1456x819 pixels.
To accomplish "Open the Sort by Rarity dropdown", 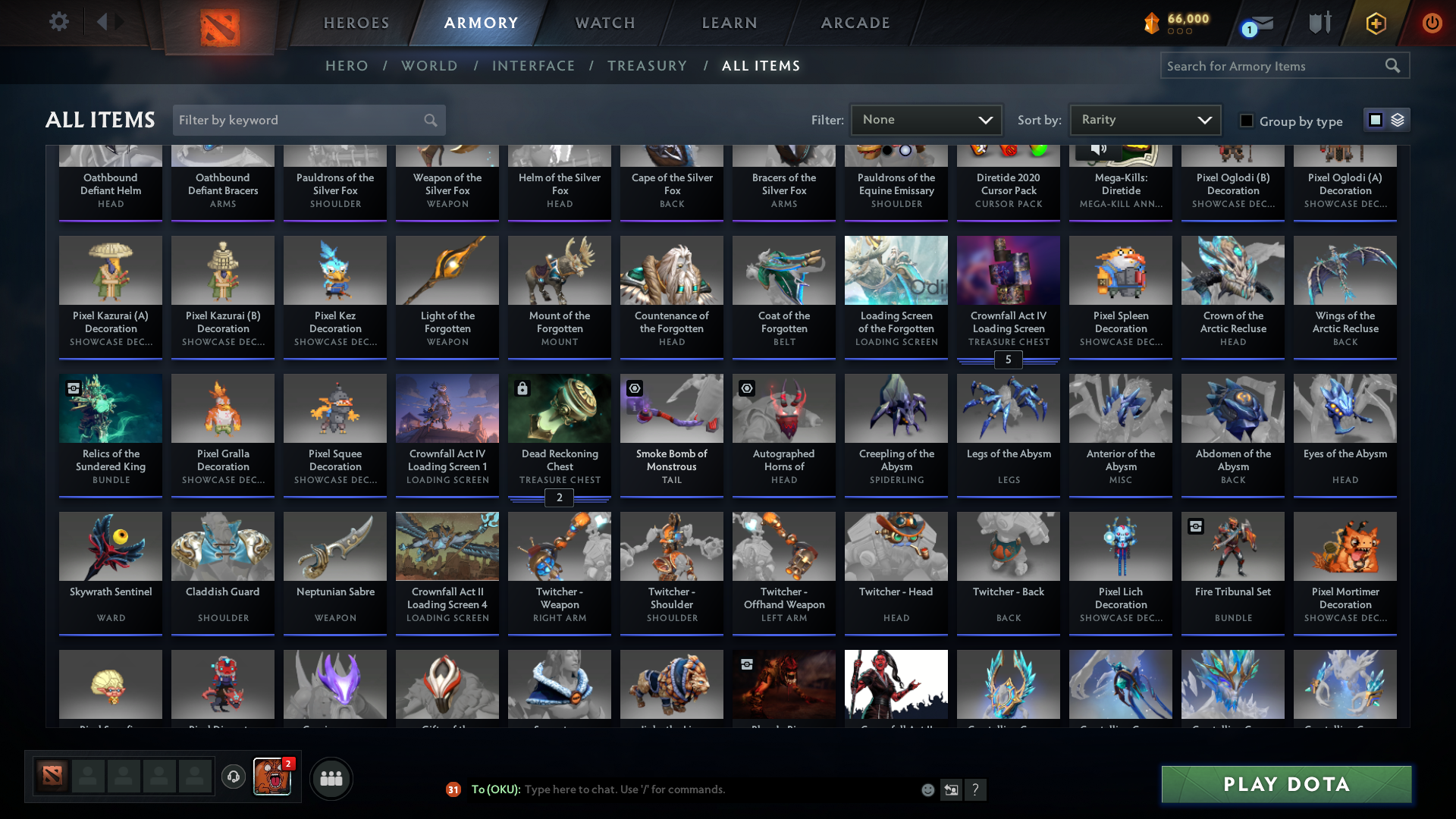I will (1144, 119).
